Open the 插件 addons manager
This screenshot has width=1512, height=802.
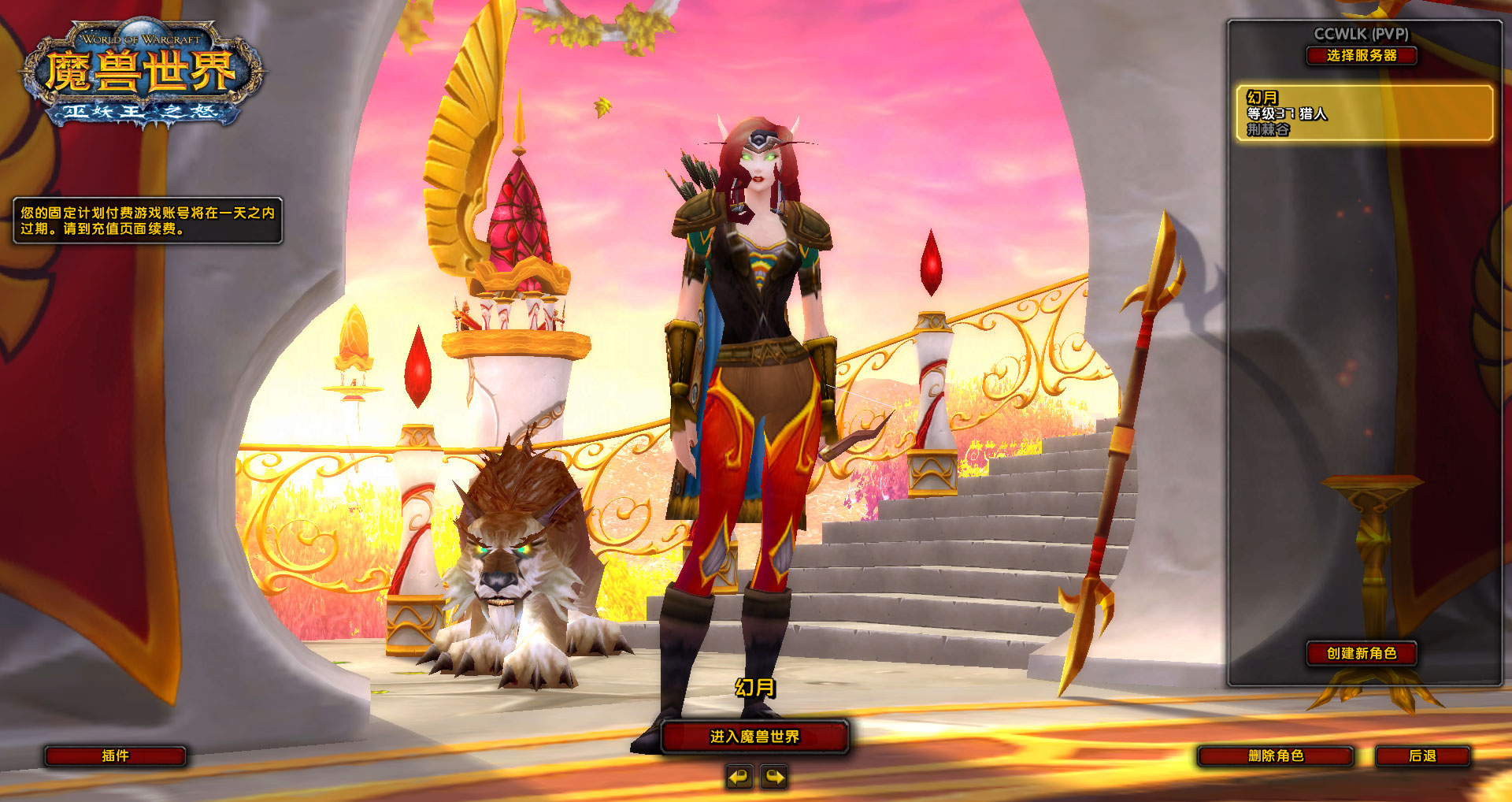click(116, 756)
